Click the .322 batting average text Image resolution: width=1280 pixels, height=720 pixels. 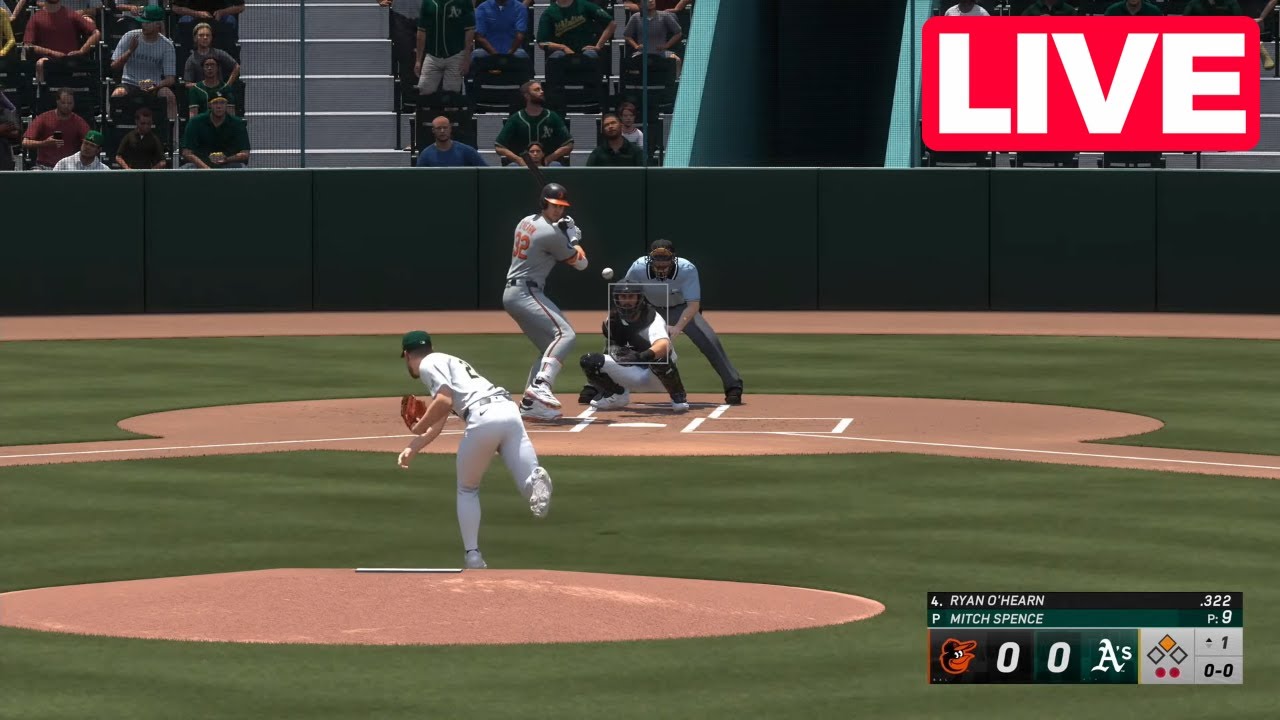(1216, 600)
